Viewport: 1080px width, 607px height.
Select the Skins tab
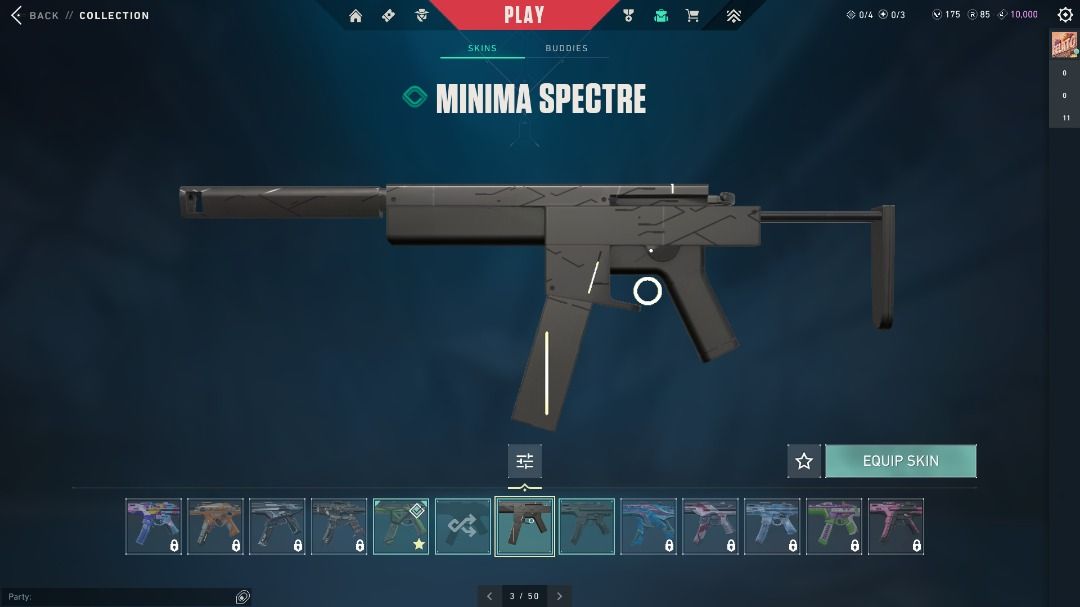coord(482,48)
